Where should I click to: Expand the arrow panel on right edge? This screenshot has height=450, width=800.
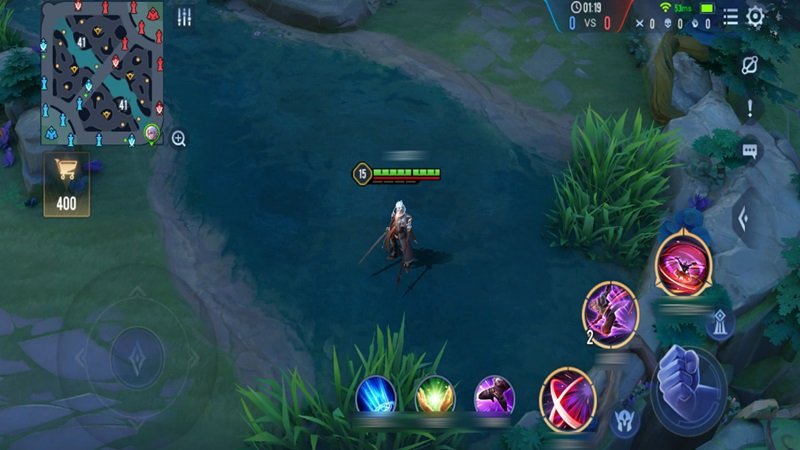[743, 219]
